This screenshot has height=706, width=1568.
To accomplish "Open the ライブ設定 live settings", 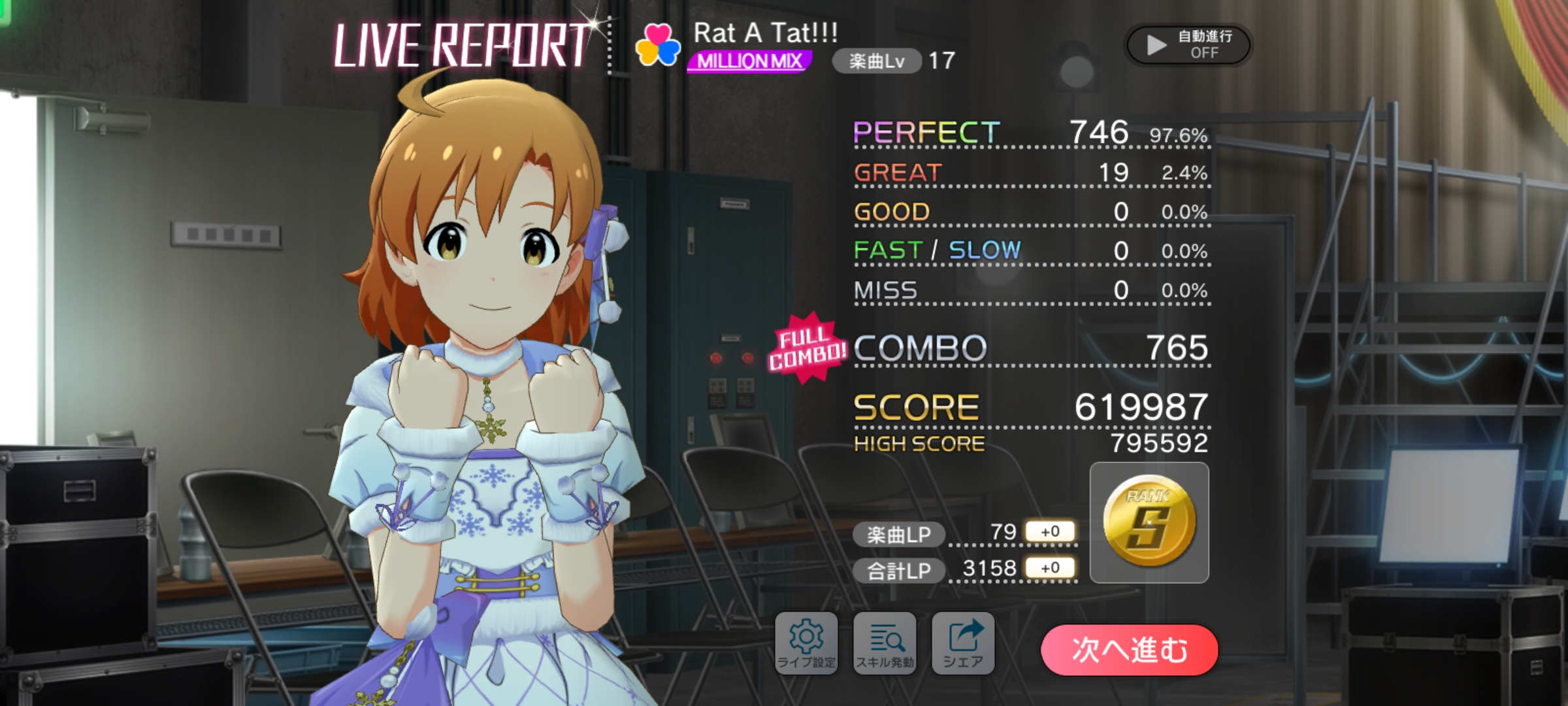I will pos(806,643).
